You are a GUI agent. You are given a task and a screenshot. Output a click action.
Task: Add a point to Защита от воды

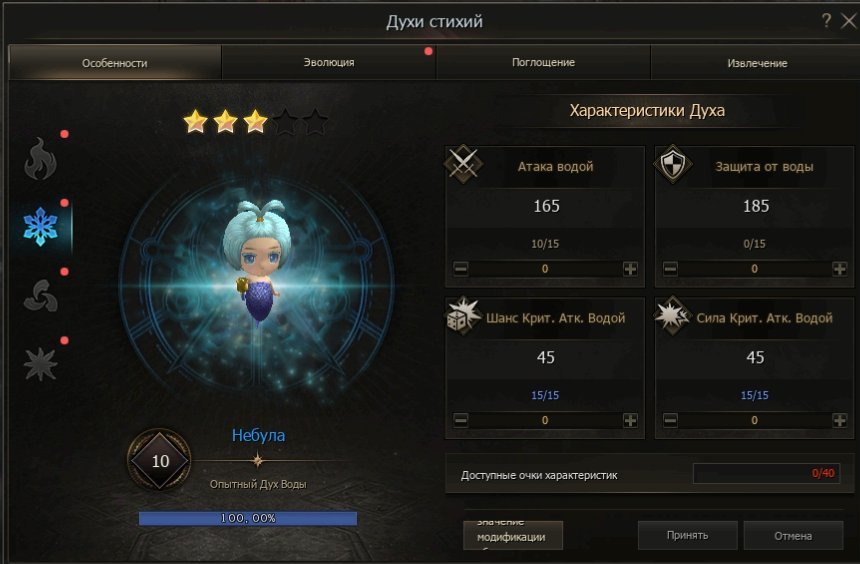click(839, 269)
